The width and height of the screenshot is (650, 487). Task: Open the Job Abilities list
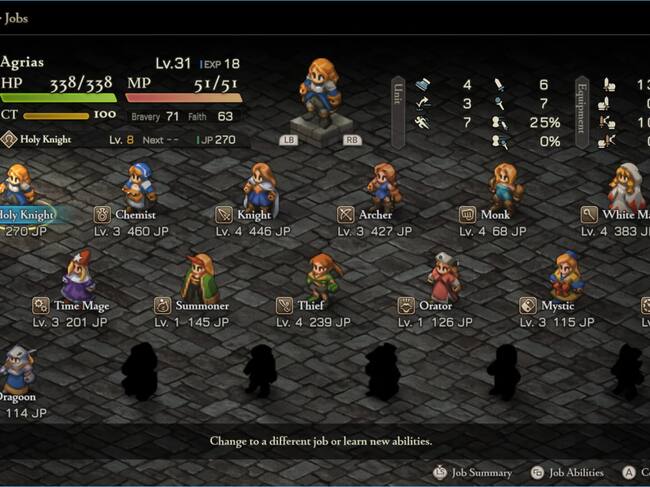click(x=567, y=472)
